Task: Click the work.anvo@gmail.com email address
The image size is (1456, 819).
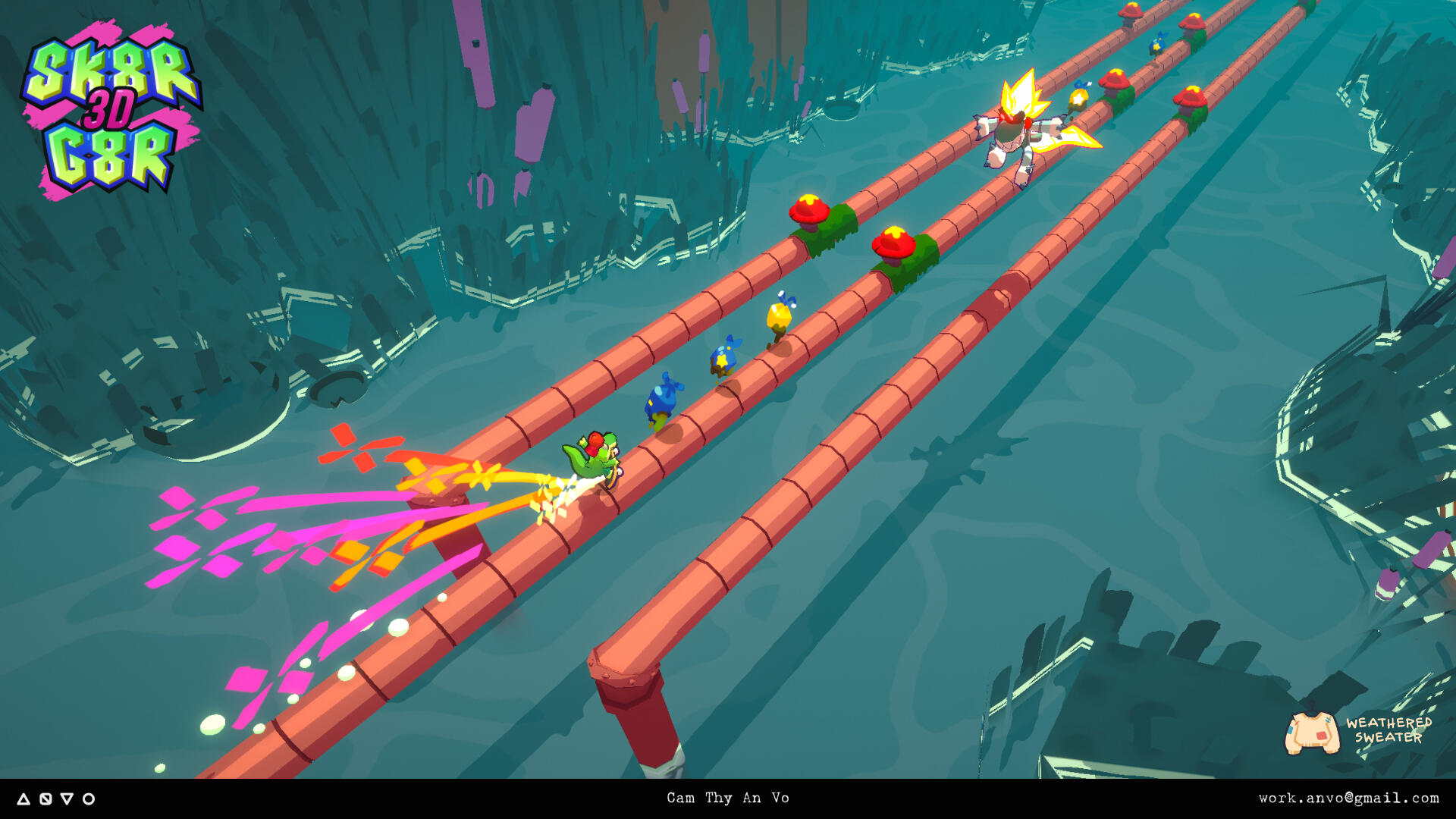Action: [1348, 798]
